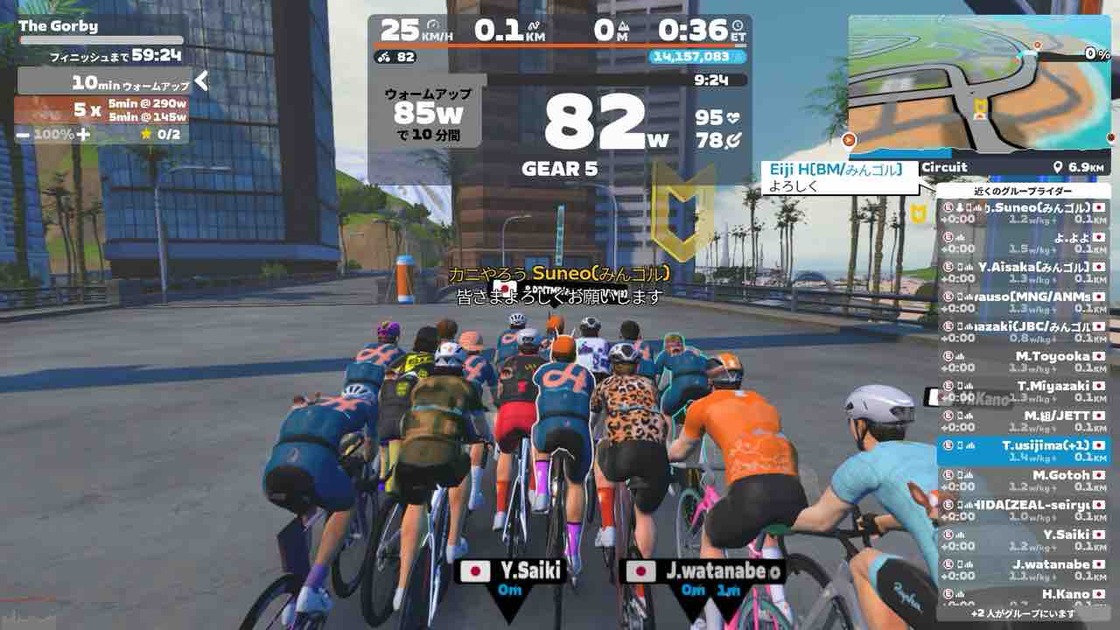Increase workout intensity with the plus button
The image size is (1120, 630).
(84, 134)
